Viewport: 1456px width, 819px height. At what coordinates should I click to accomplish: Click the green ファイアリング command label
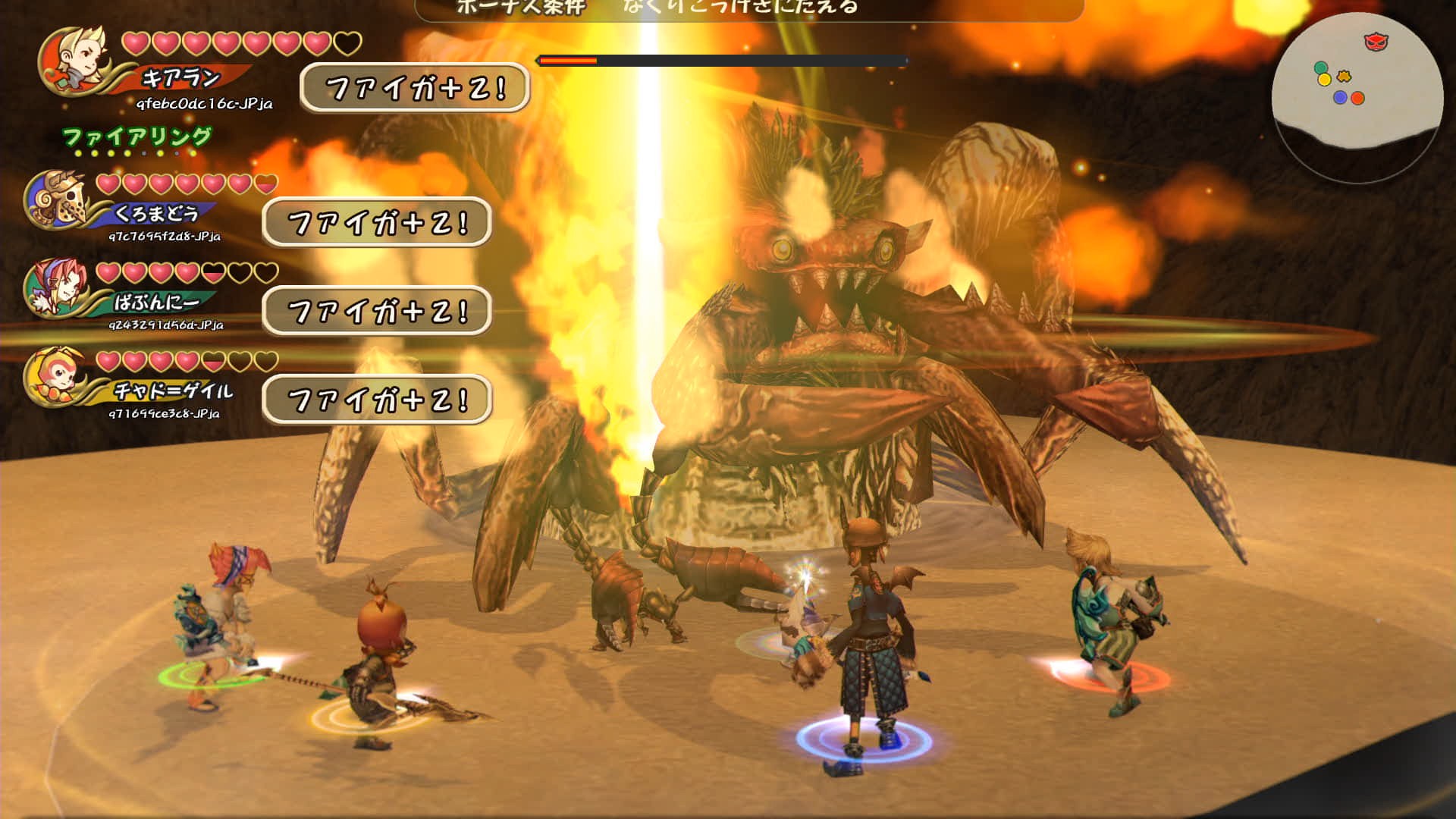point(136,137)
